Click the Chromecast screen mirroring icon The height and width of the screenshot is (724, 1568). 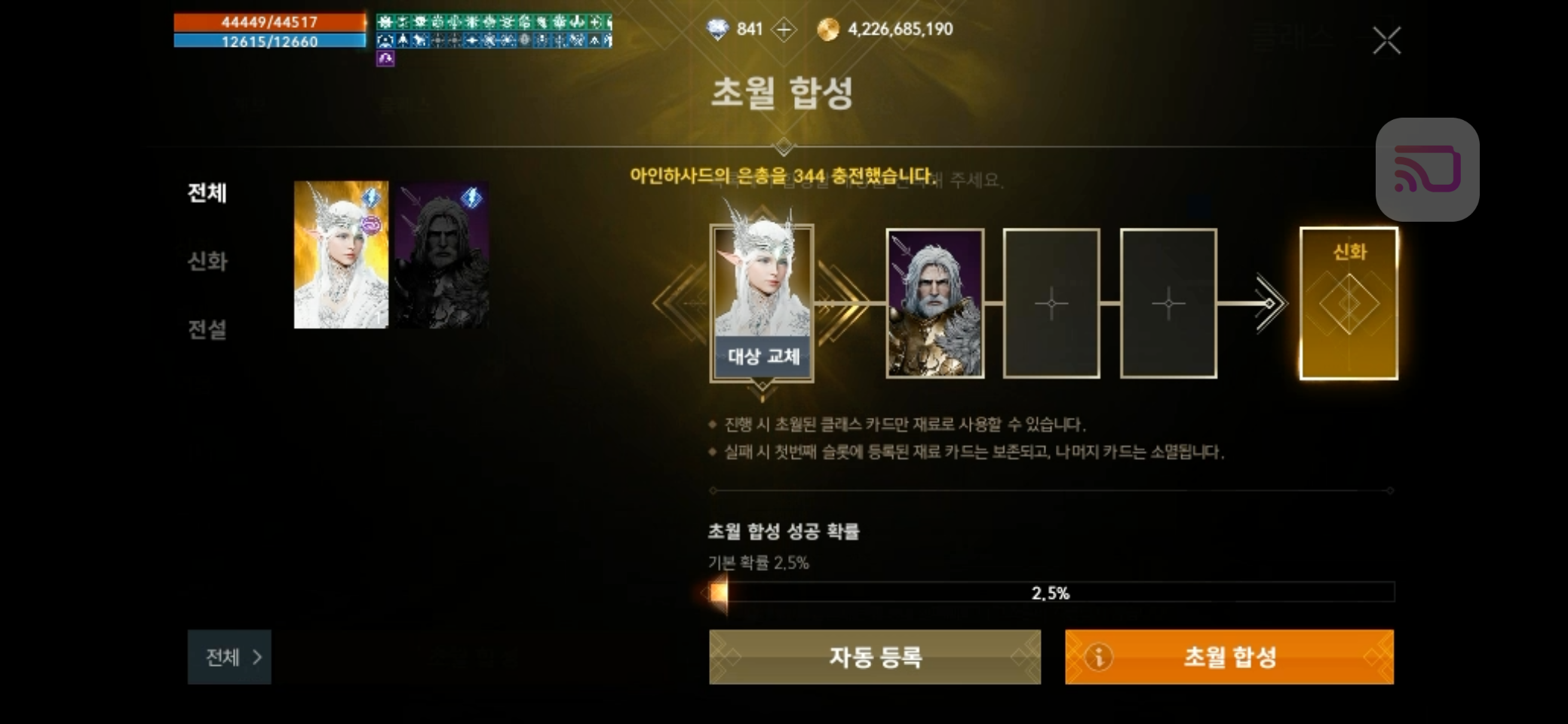click(x=1428, y=169)
